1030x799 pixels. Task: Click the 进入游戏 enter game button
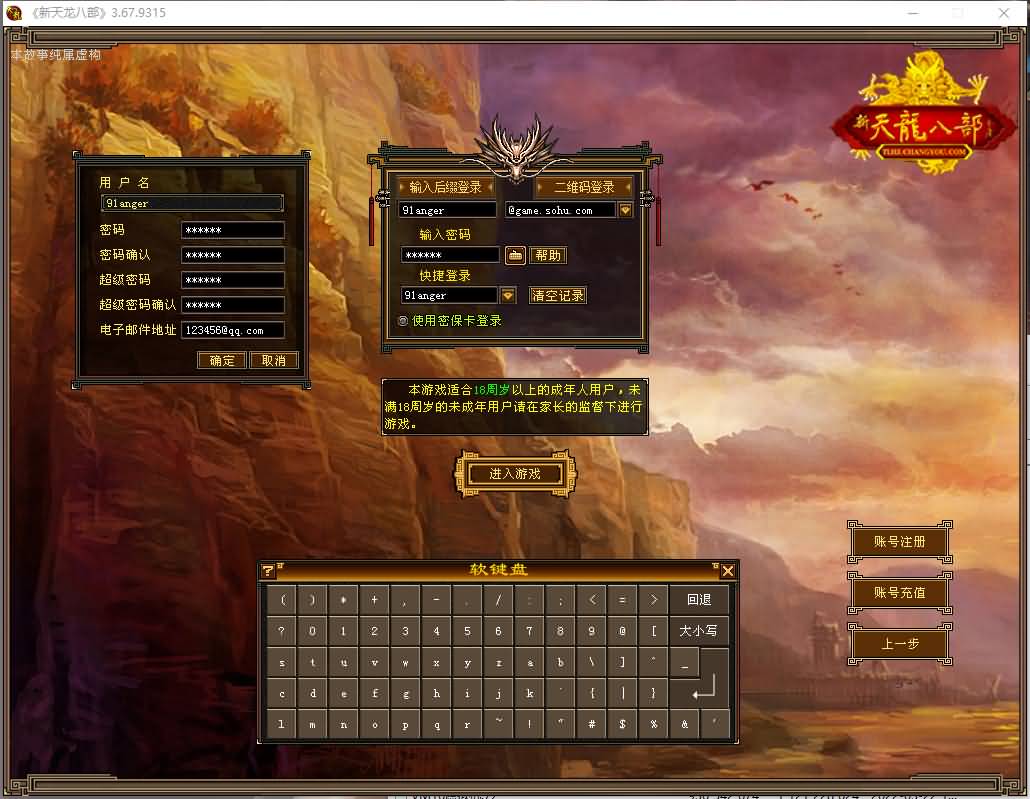[x=514, y=473]
